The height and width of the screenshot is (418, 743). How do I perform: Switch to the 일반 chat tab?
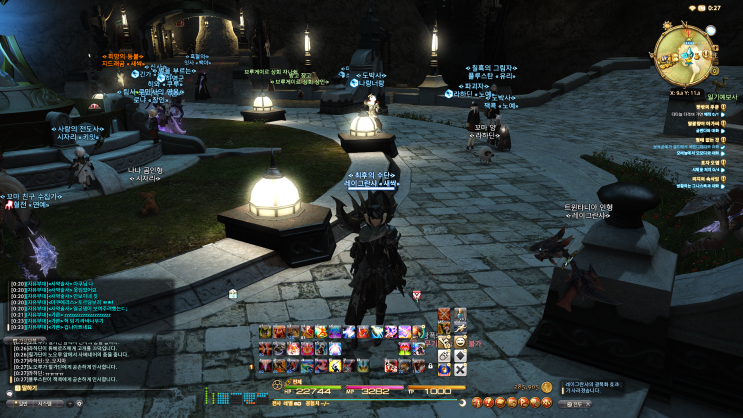(17, 403)
